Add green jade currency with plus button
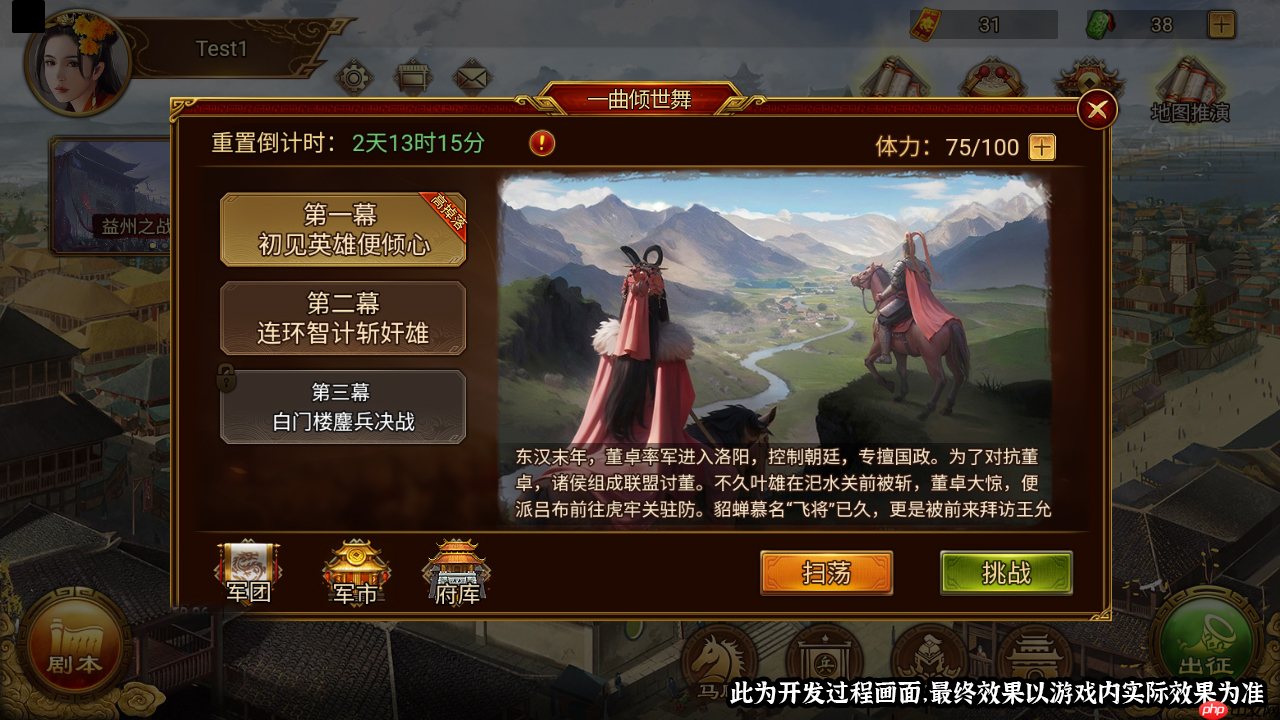Screen dimensions: 1280x720 pyautogui.click(x=1221, y=24)
